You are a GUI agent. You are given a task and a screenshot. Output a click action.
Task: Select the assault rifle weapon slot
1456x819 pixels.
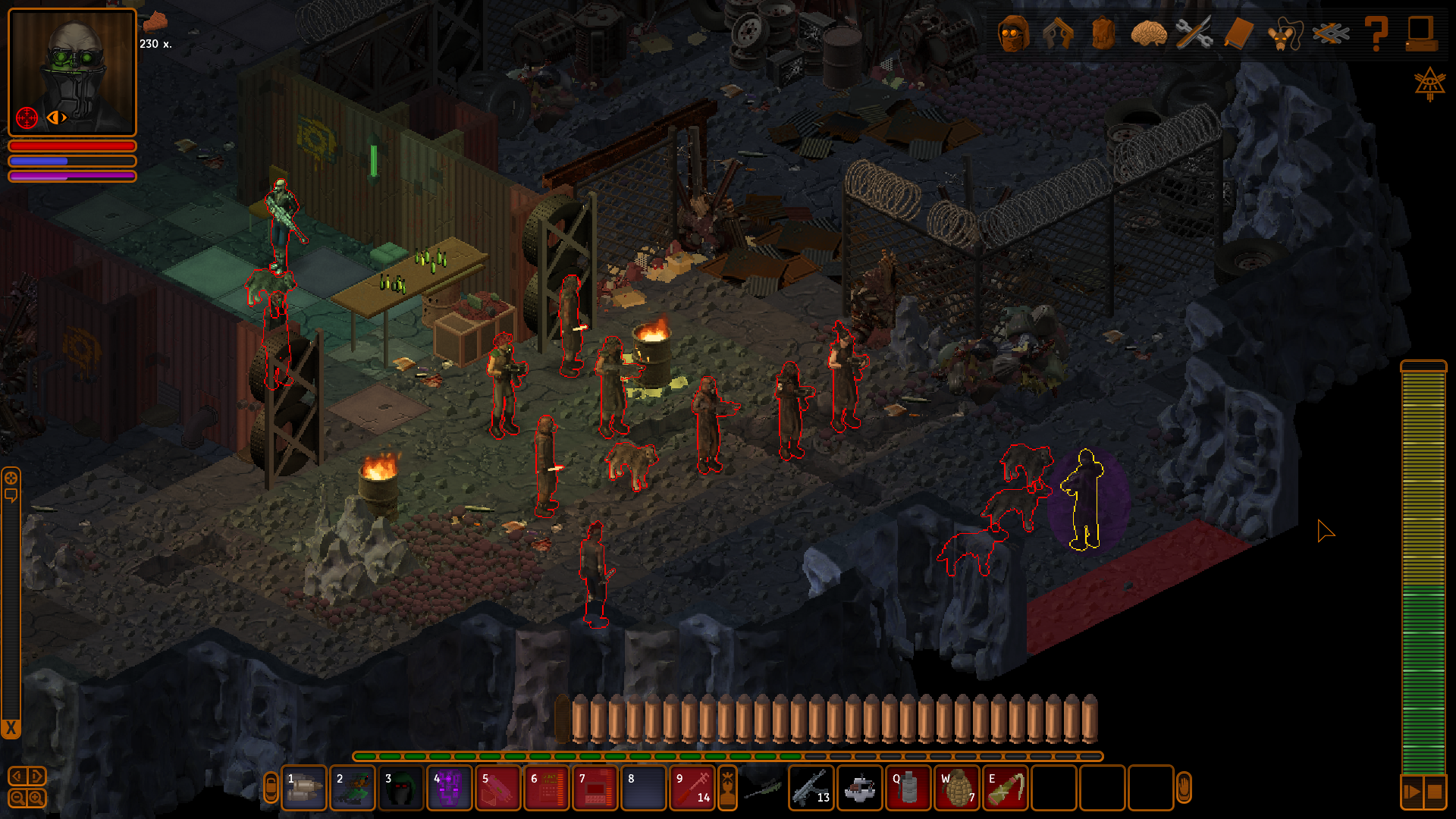pyautogui.click(x=811, y=789)
